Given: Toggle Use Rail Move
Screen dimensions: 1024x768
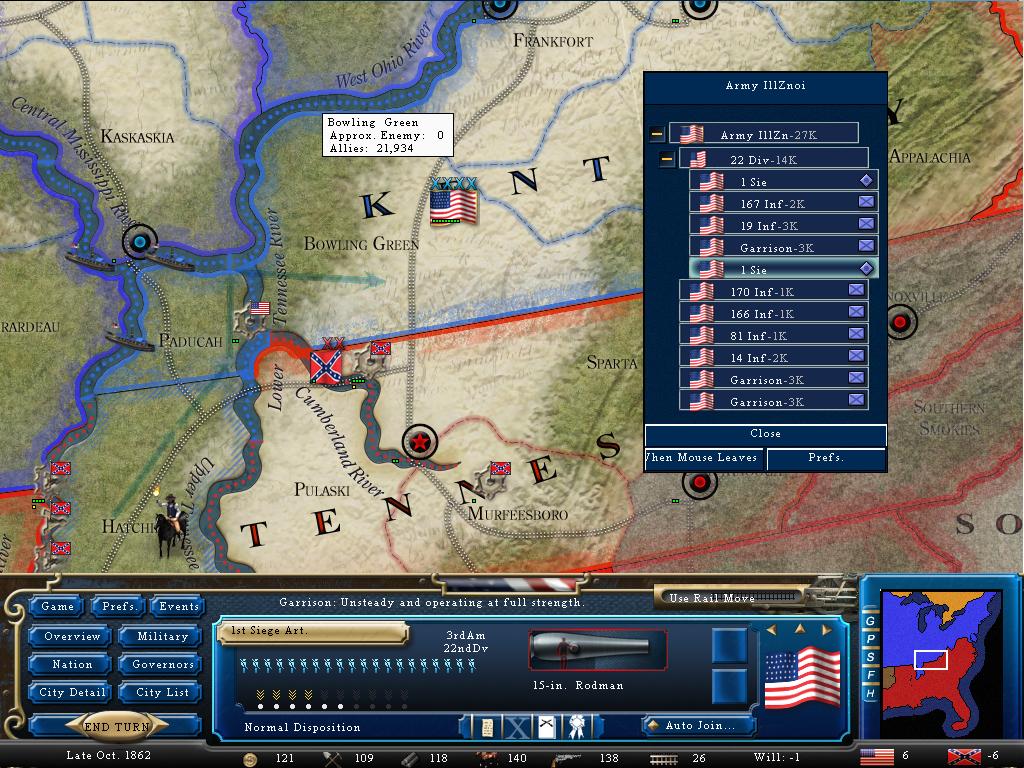Looking at the screenshot, I should coord(730,598).
